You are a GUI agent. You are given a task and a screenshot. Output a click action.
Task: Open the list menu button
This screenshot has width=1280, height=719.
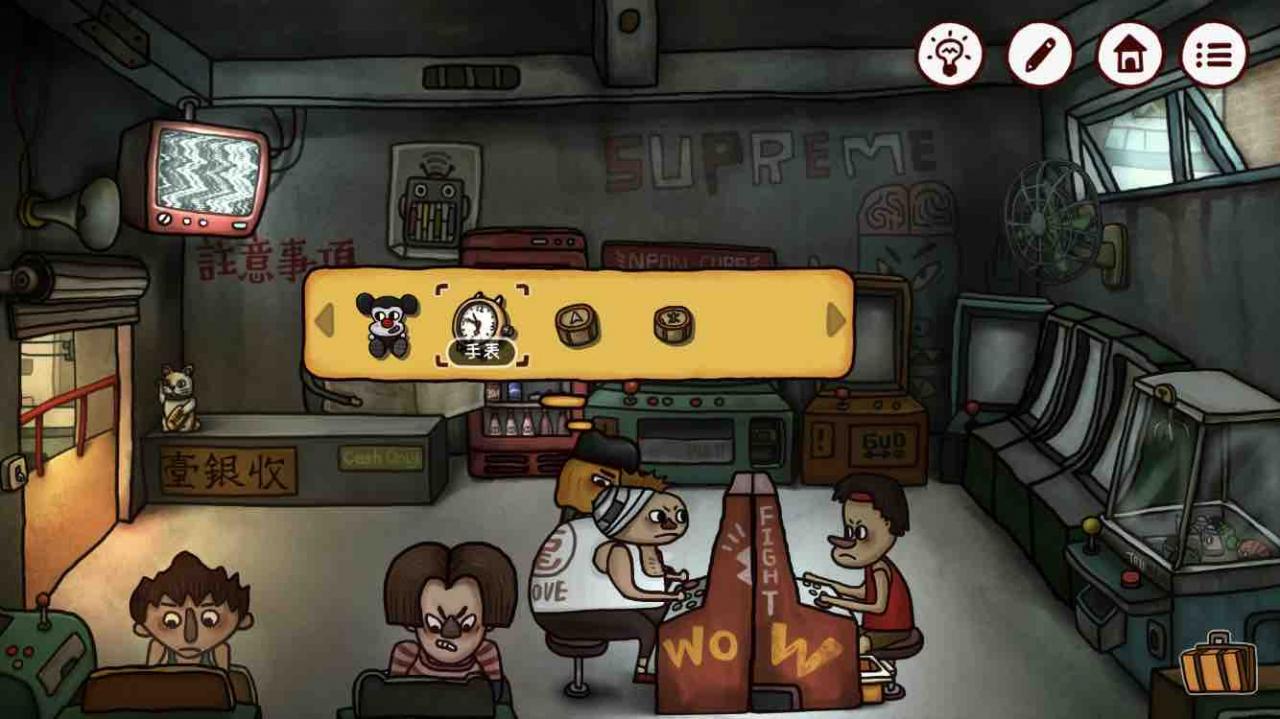click(x=1214, y=55)
